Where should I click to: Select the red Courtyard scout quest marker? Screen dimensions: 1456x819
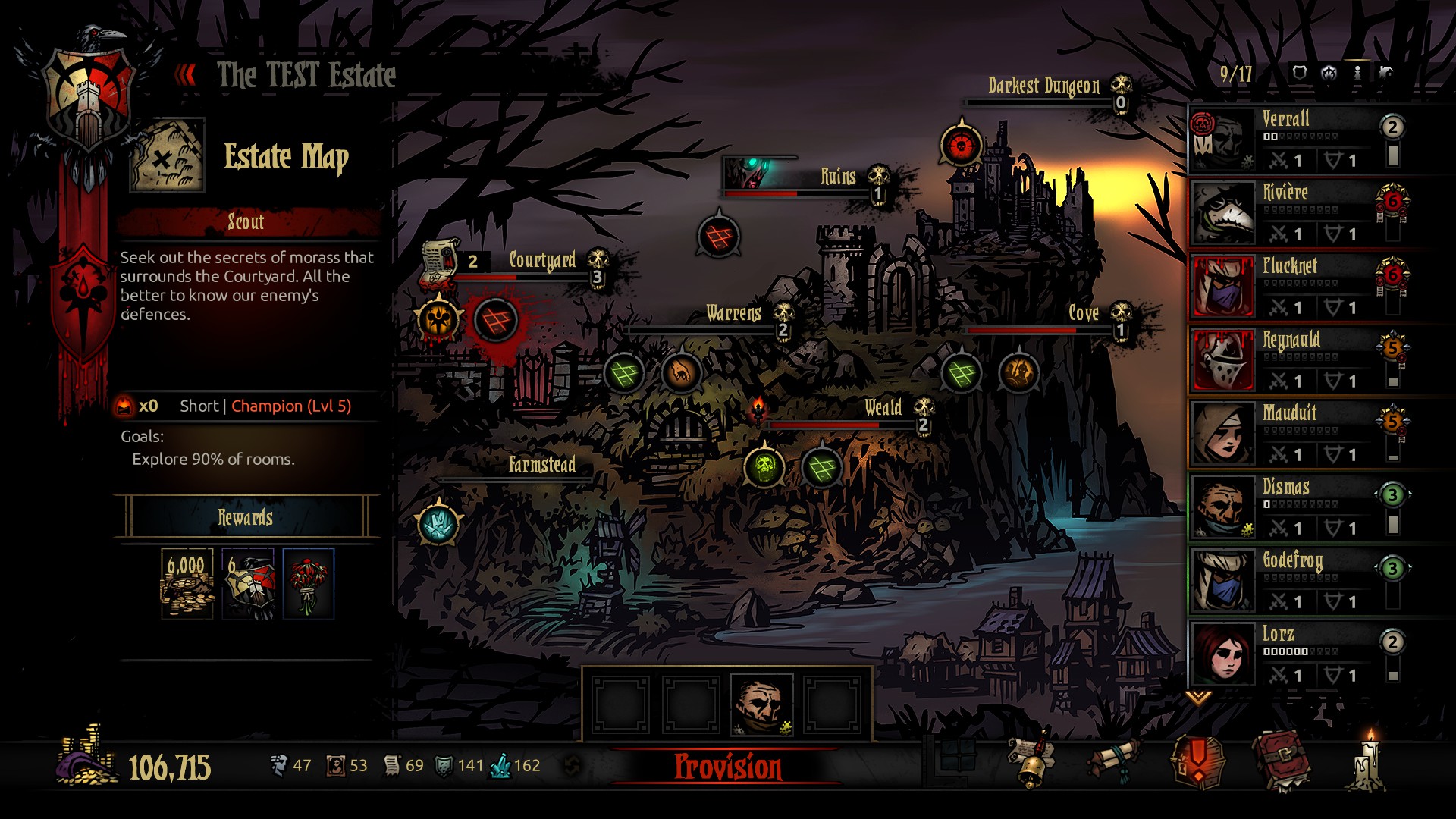coord(495,319)
